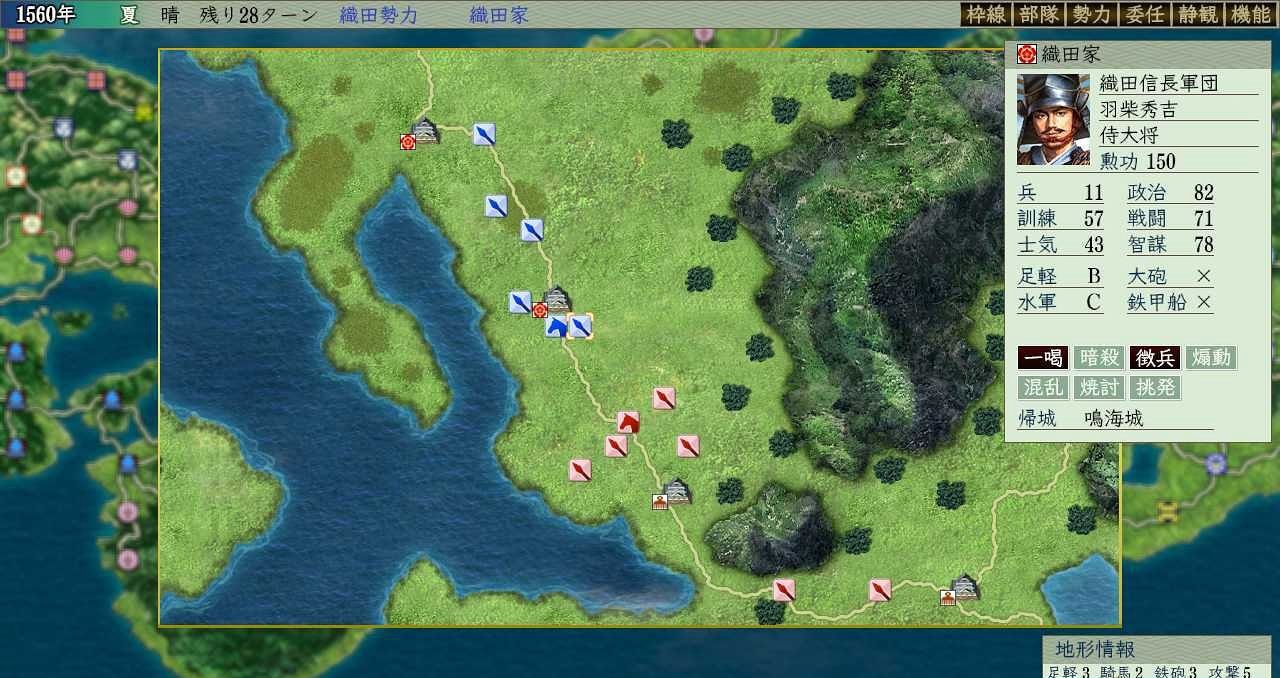Use the 徴兵 conscription skill
Screen dimensions: 1280x678
point(1155,358)
